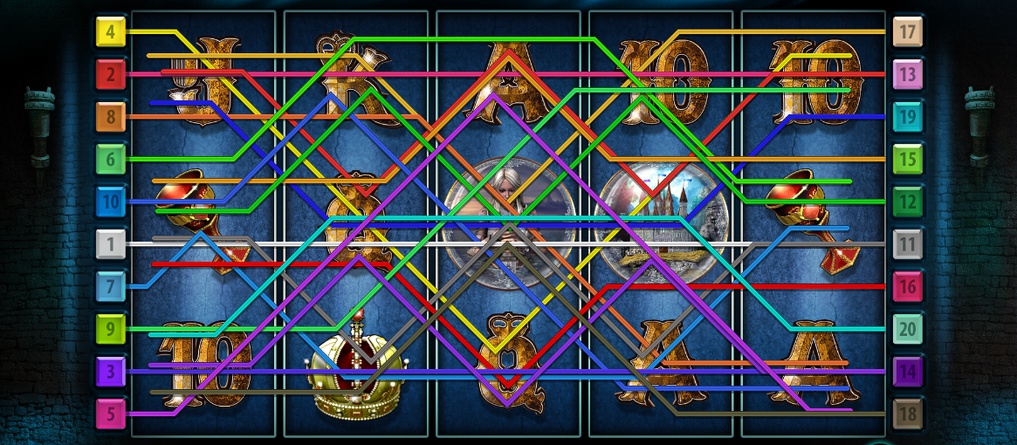Activate payline 13 pink button
This screenshot has height=445, width=1017.
[907, 73]
